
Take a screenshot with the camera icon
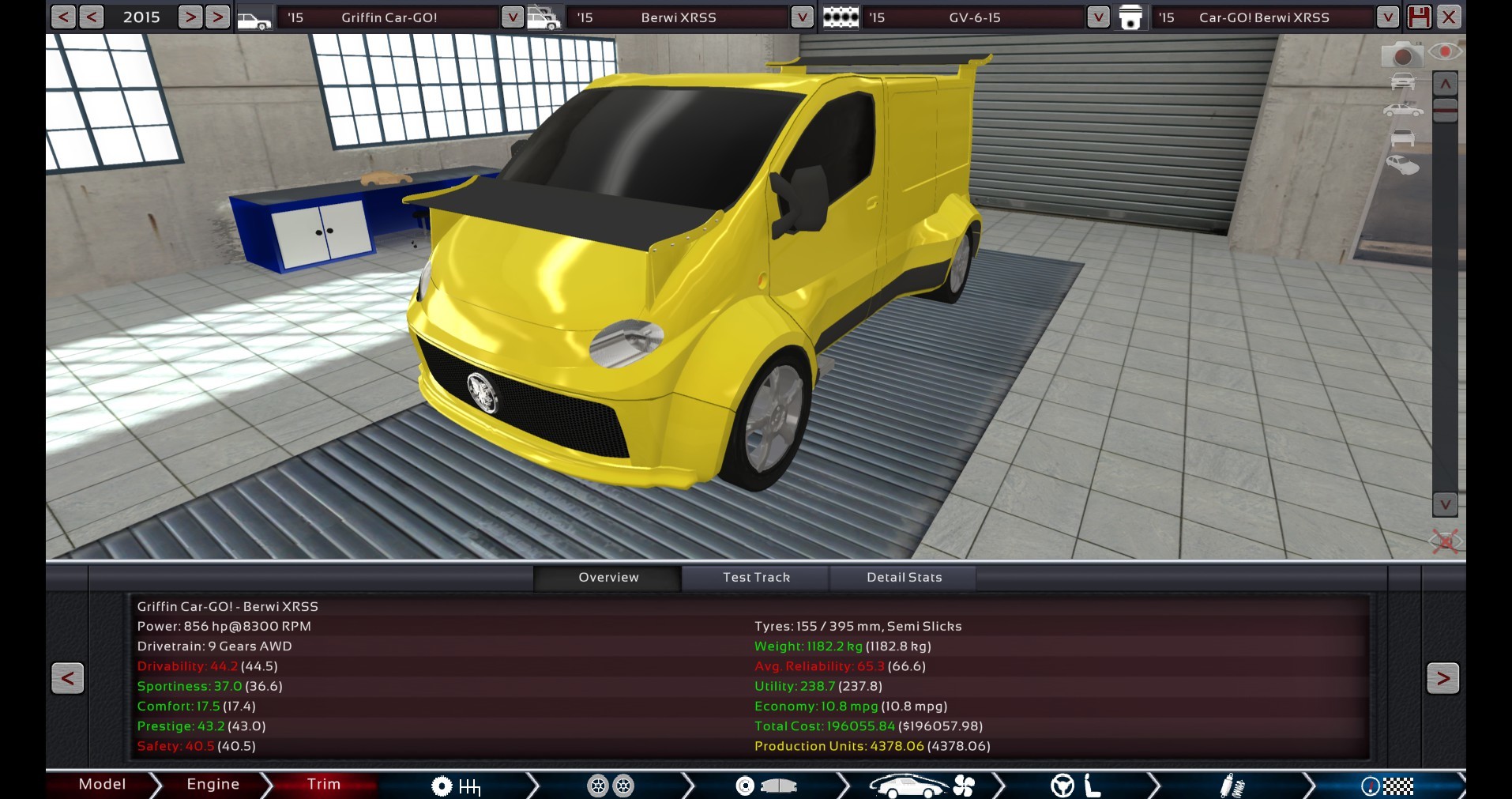[1401, 55]
